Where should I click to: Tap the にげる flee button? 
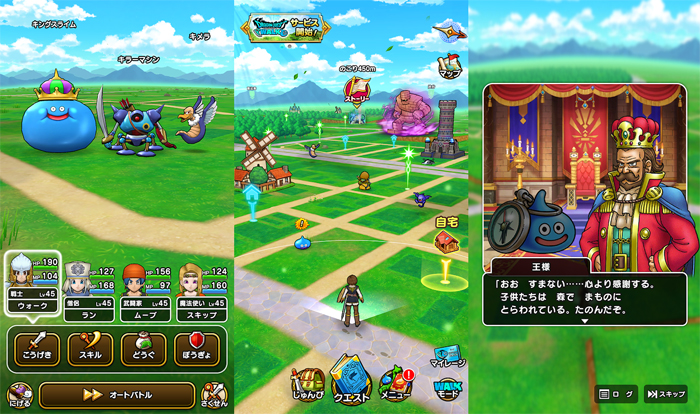coord(18,396)
